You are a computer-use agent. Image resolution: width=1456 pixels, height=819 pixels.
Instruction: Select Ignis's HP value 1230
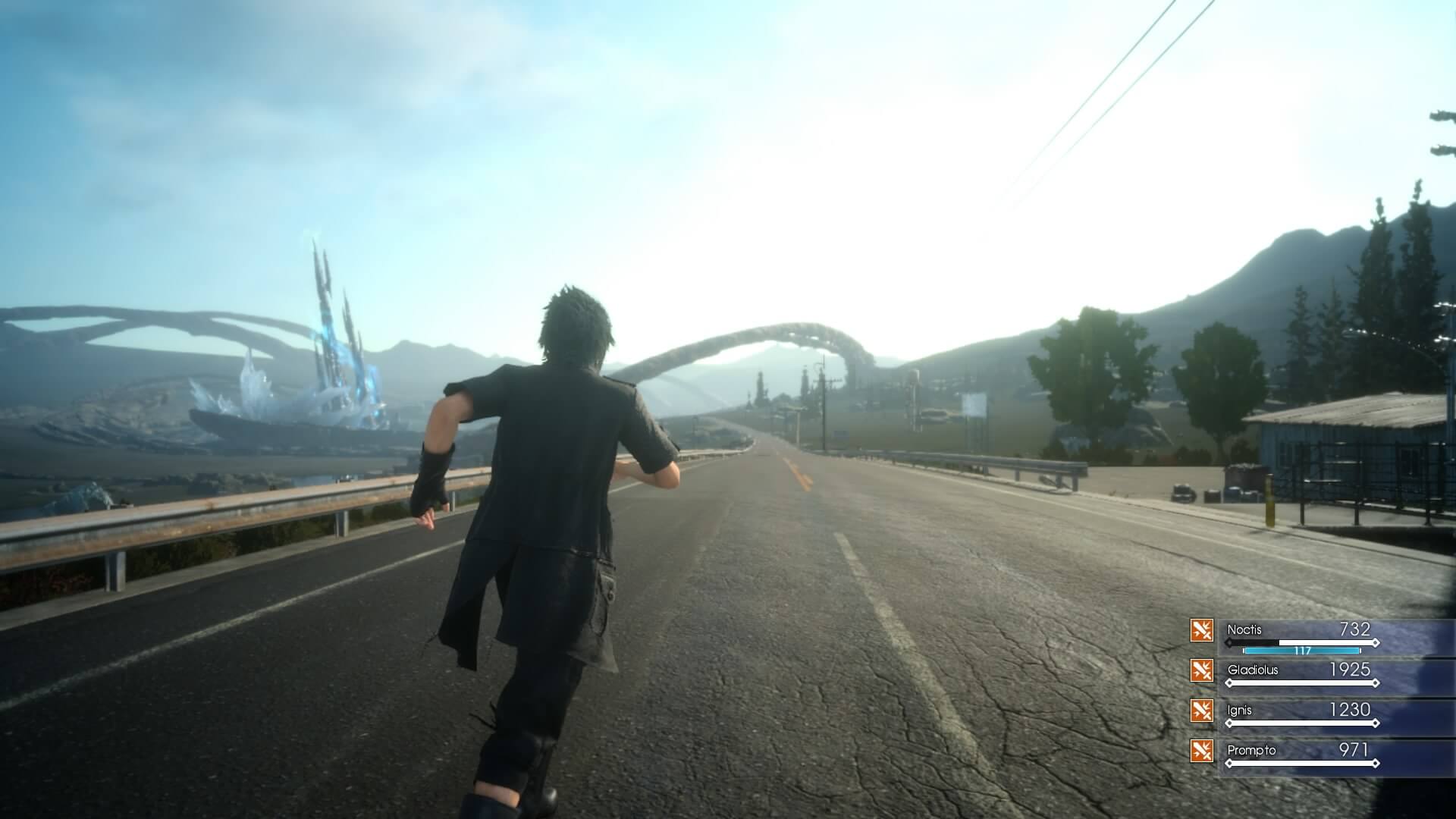(x=1350, y=709)
